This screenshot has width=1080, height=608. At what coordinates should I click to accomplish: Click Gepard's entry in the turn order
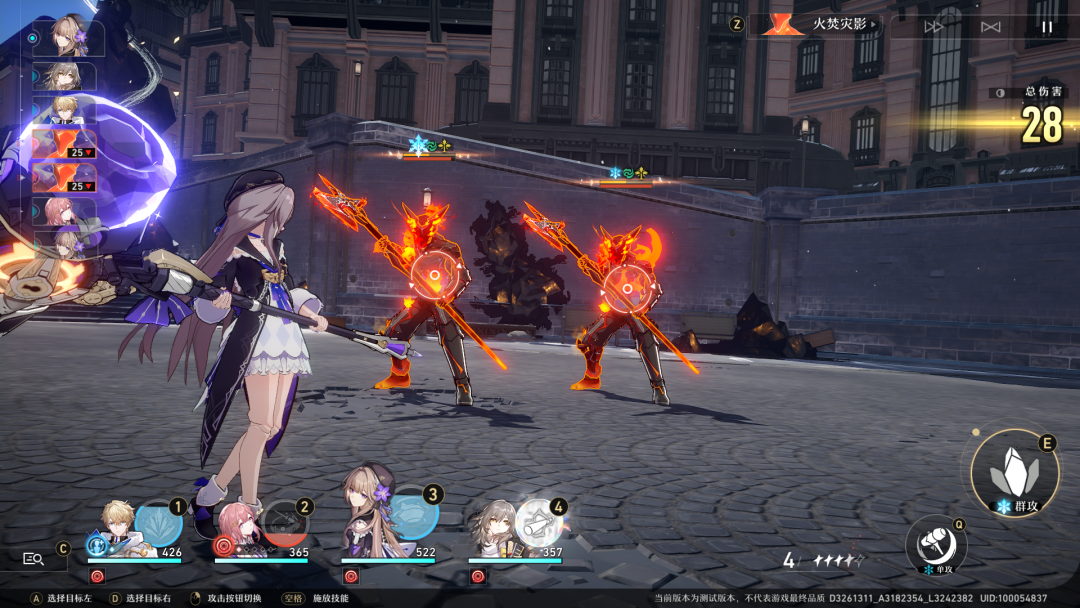click(69, 109)
